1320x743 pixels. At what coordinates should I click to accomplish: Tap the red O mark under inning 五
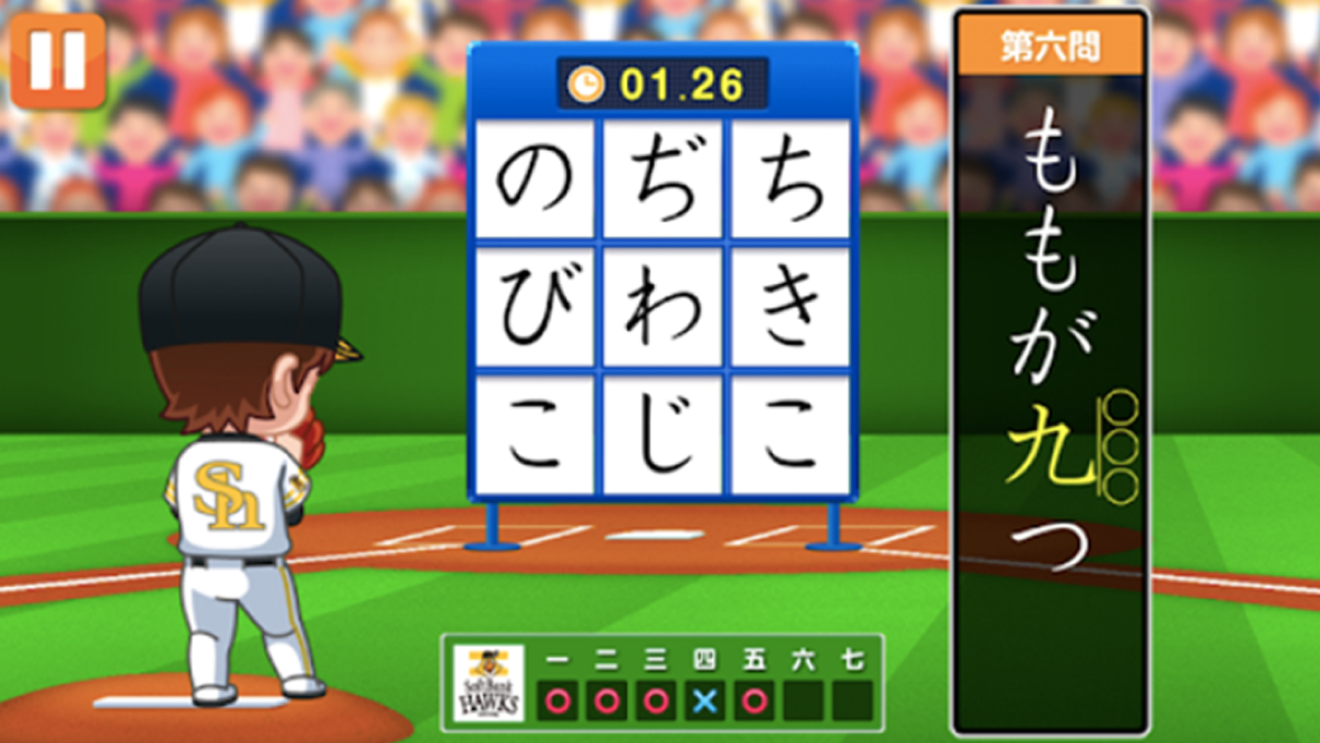point(754,701)
